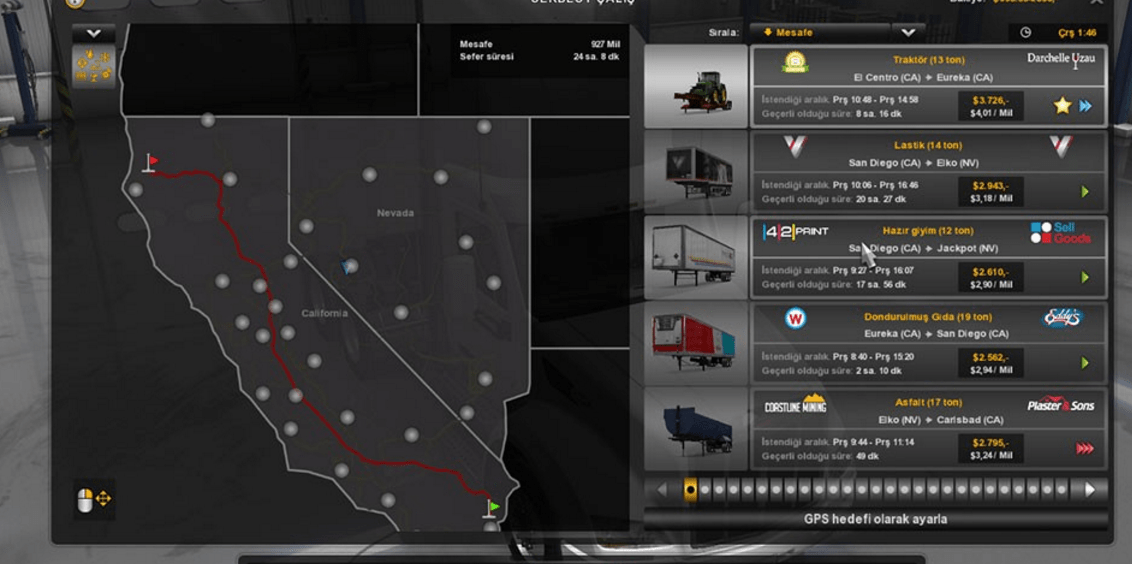1132x564 pixels.
Task: Open the Mesafe sort dropdown
Action: tap(906, 33)
